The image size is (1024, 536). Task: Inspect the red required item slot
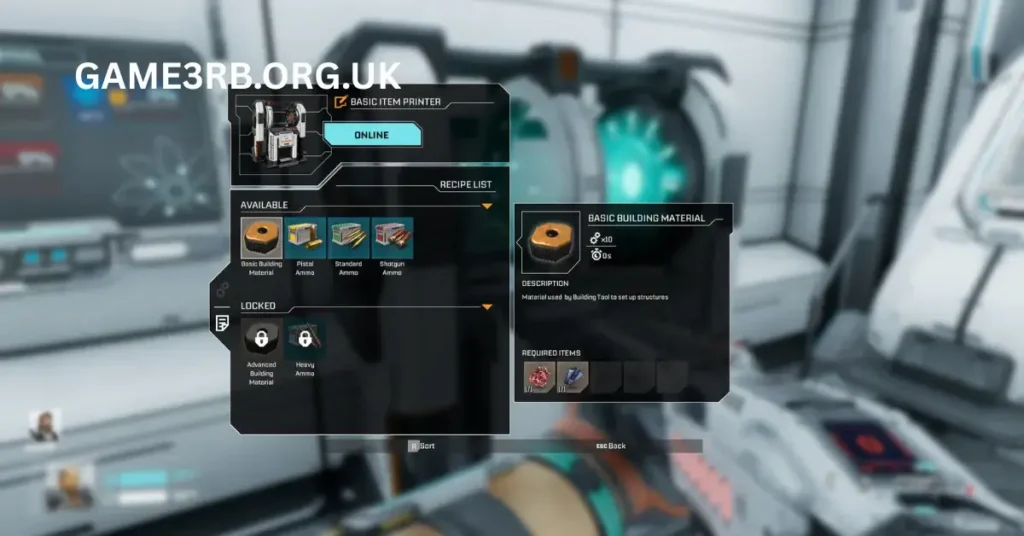coord(538,377)
